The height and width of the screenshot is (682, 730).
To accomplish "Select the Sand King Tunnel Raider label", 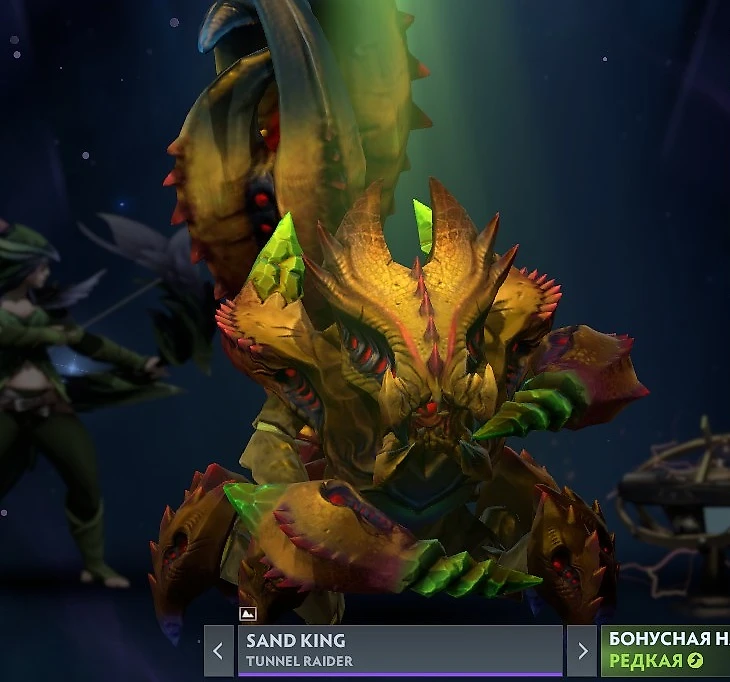I will tap(399, 650).
